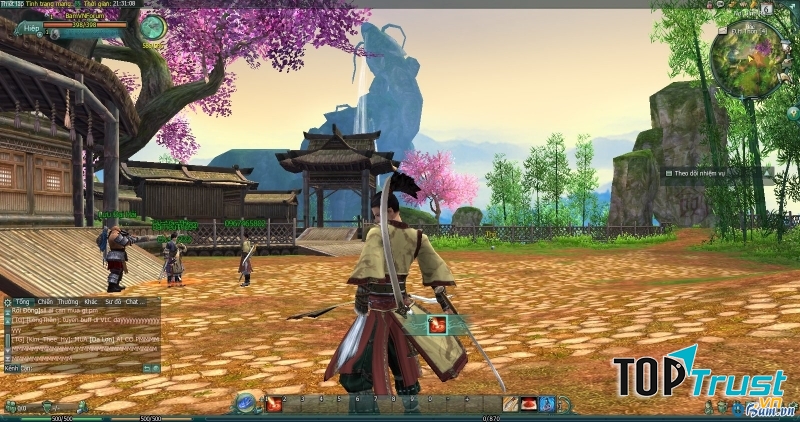This screenshot has height=422, width=800.
Task: Switch to the Tổng chat tab
Action: point(22,301)
